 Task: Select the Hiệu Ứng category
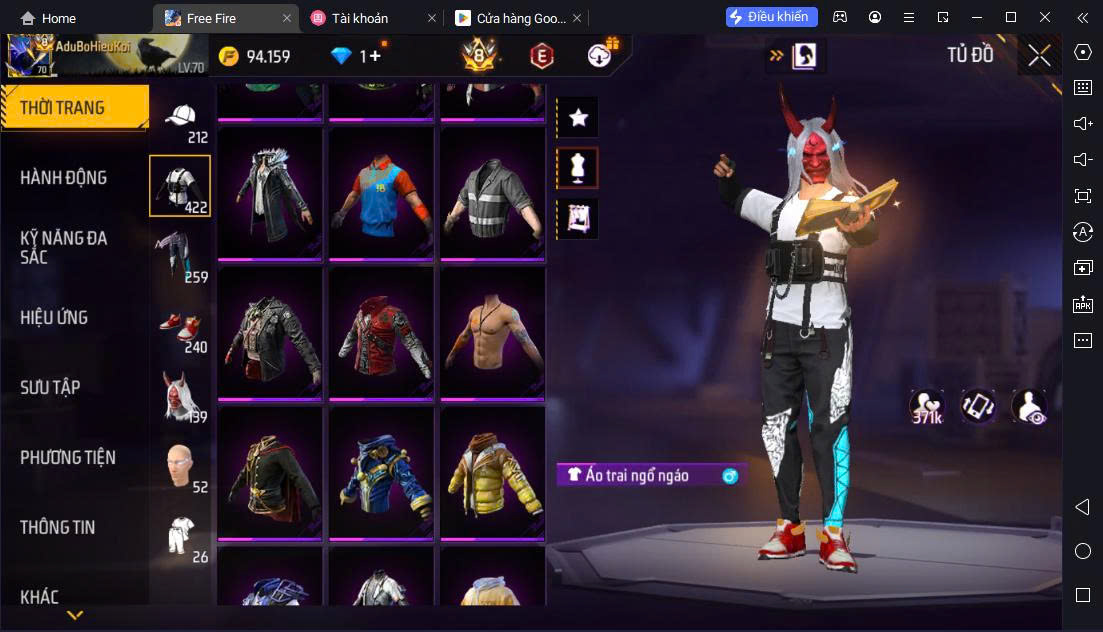tap(55, 318)
